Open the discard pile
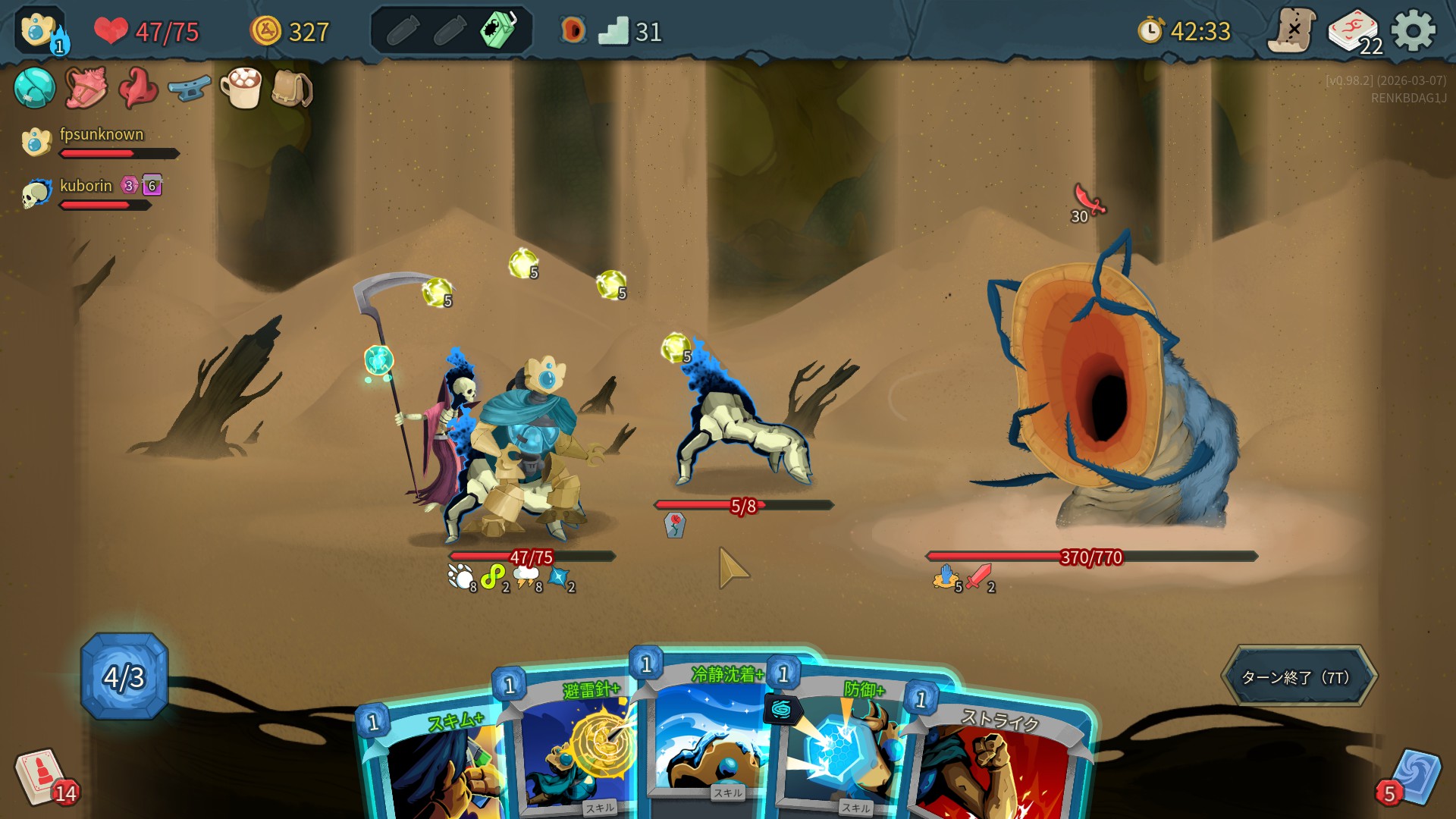 [1412, 777]
